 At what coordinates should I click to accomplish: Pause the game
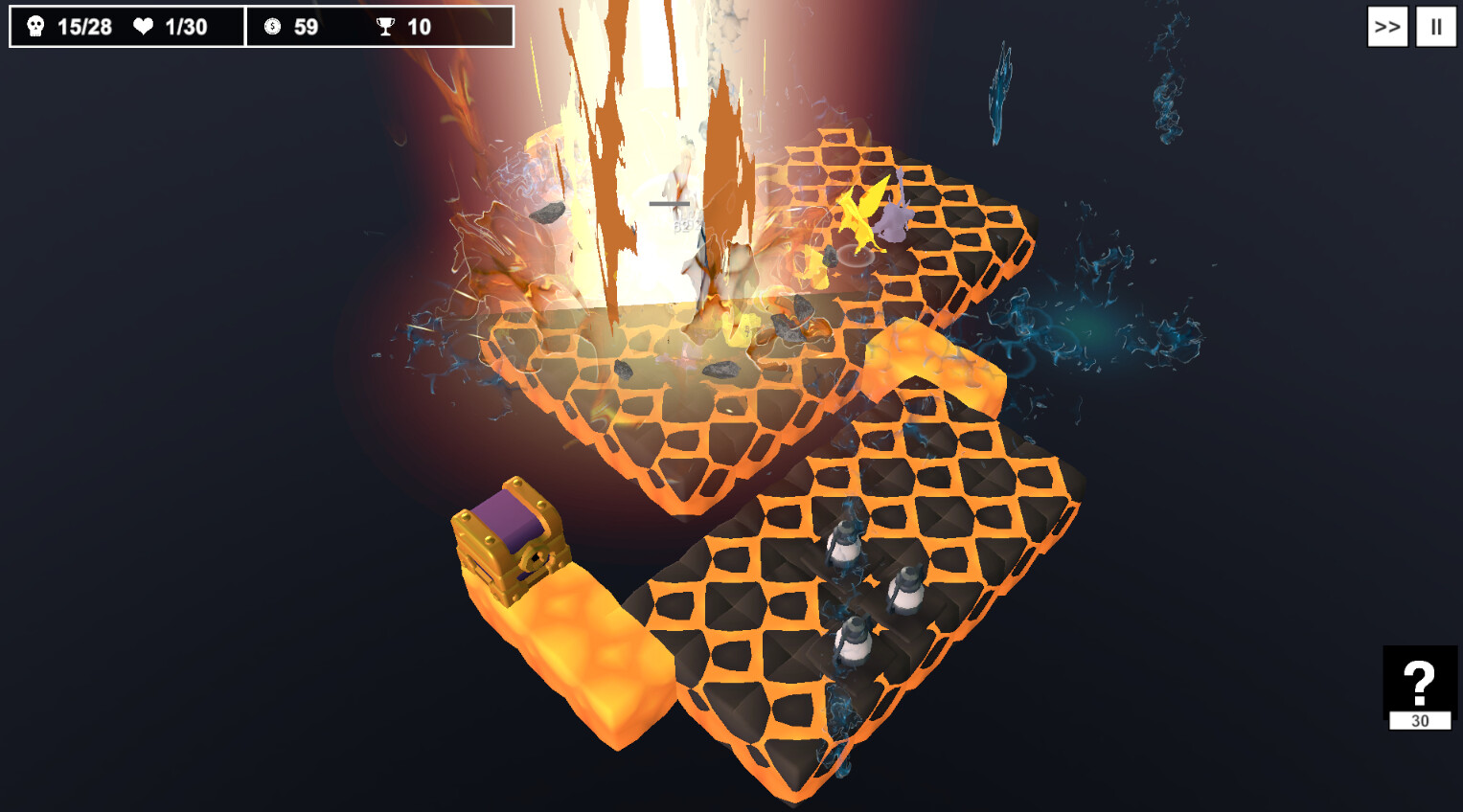pos(1434,26)
